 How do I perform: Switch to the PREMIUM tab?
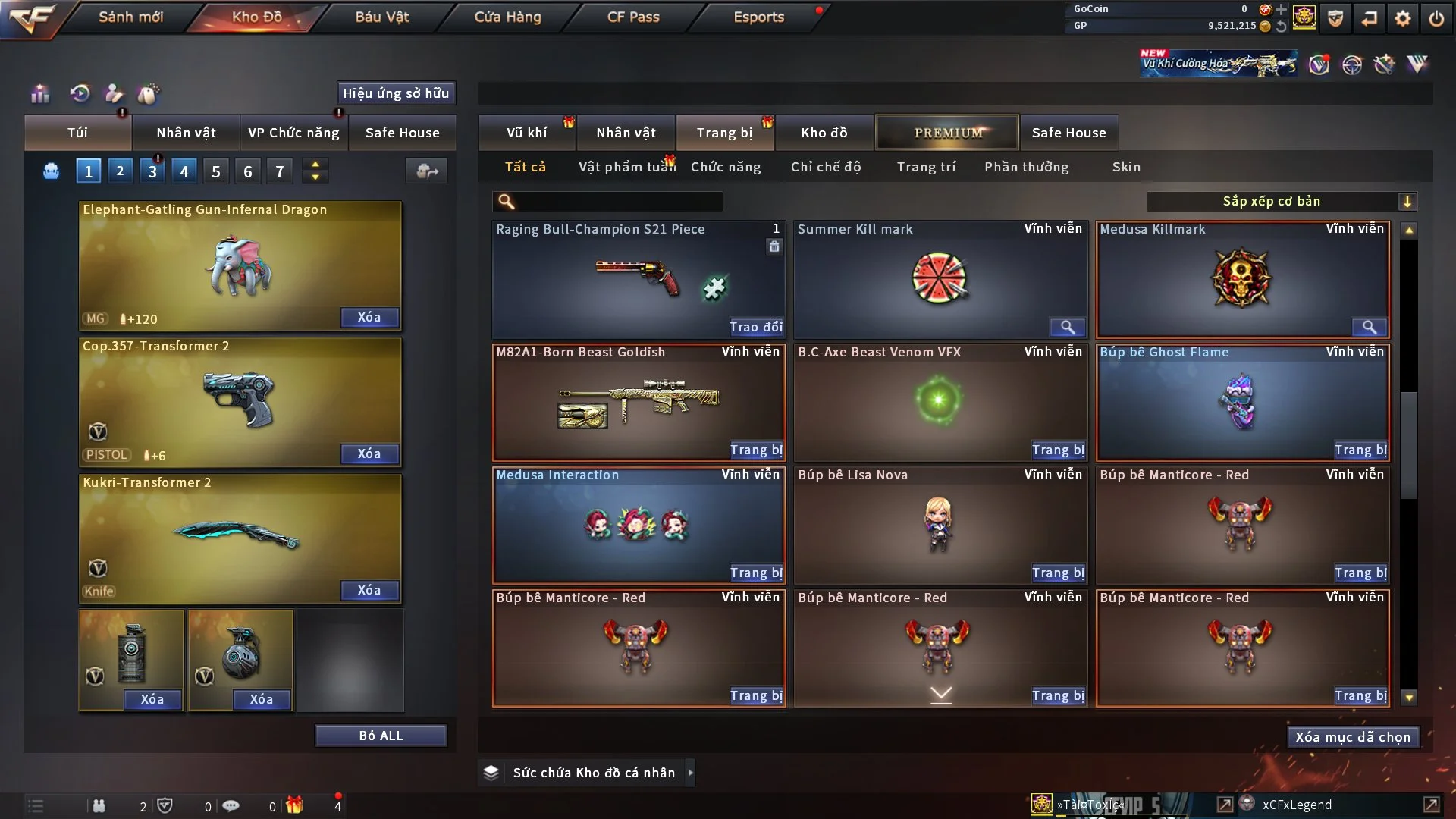pyautogui.click(x=947, y=133)
